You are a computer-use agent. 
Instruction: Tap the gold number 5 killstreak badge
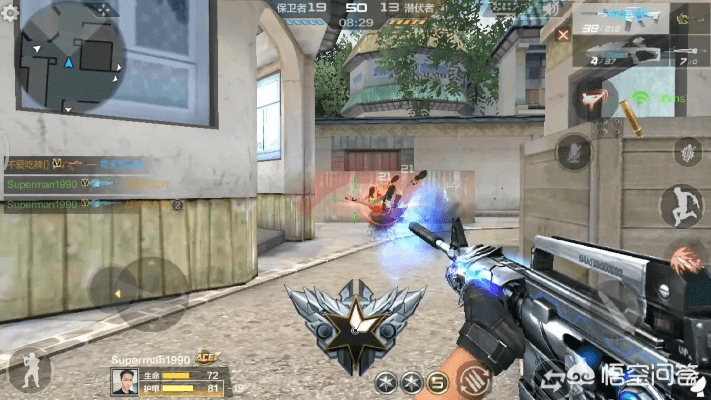(436, 381)
